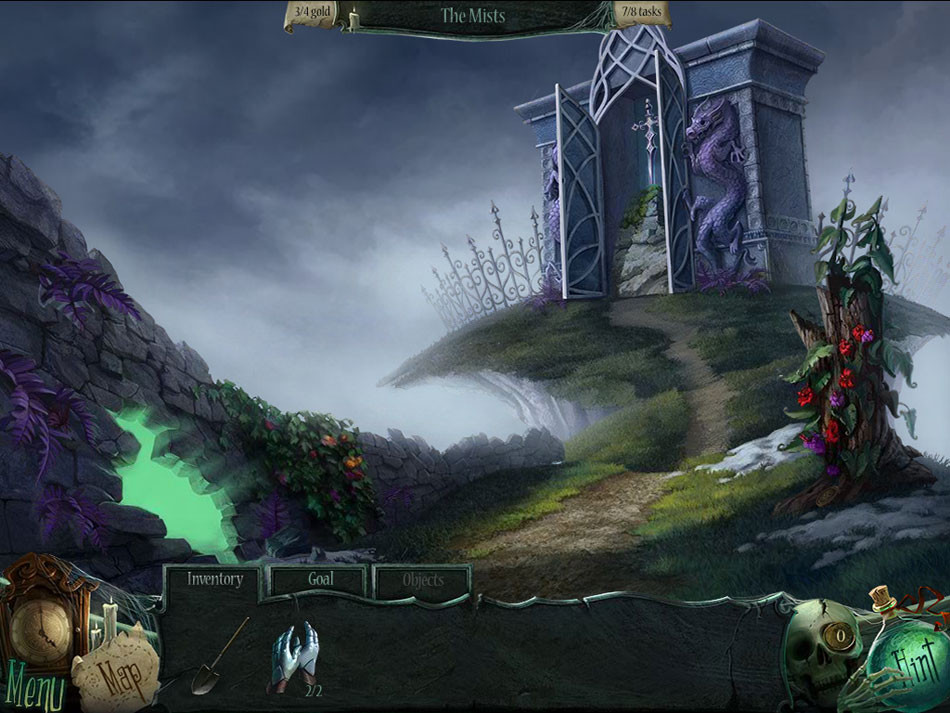The image size is (950, 713).
Task: Switch to the Goal tab
Action: (x=320, y=579)
